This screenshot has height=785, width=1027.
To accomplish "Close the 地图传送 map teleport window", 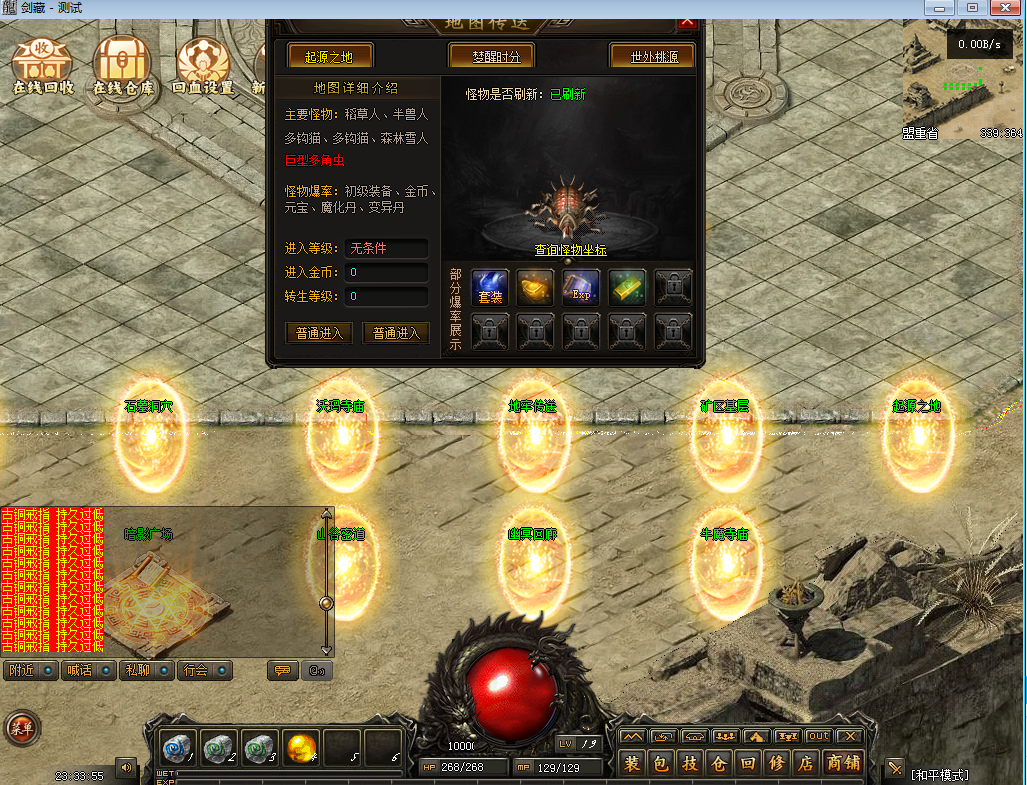I will point(687,22).
